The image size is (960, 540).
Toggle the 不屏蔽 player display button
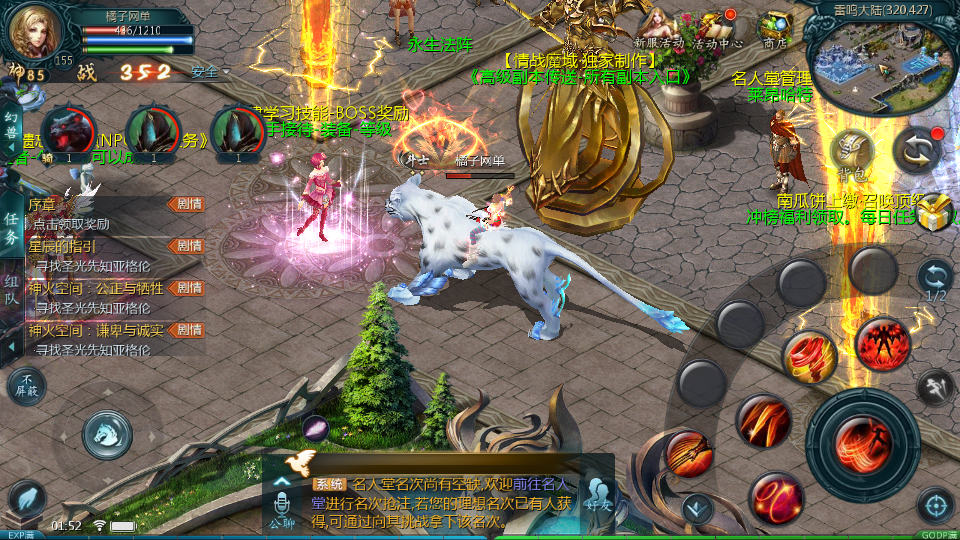coord(27,385)
